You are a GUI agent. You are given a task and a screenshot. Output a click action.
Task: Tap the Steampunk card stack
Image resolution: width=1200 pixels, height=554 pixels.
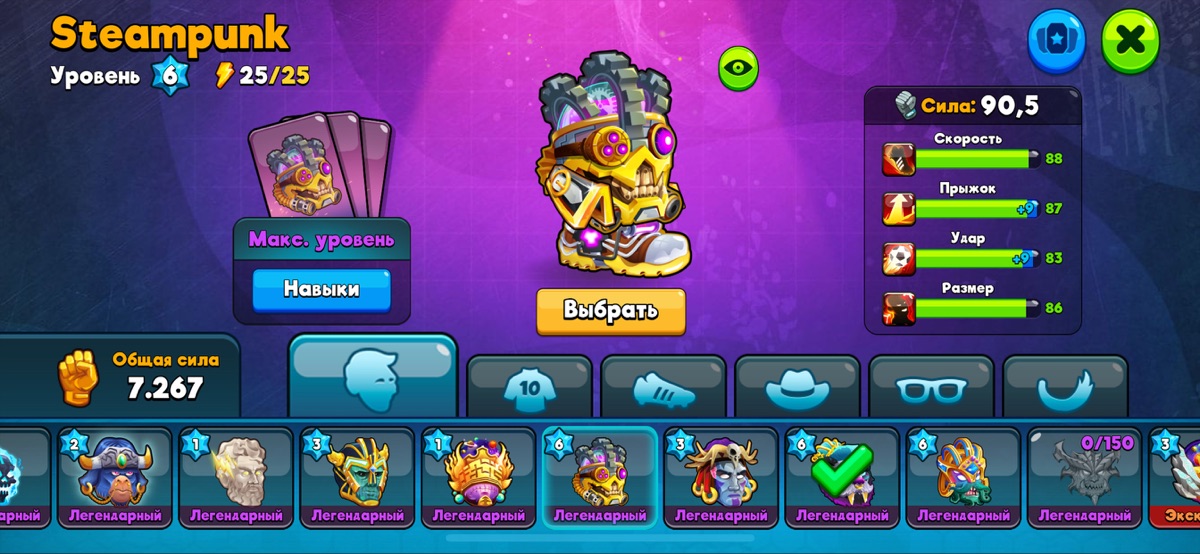click(x=320, y=165)
